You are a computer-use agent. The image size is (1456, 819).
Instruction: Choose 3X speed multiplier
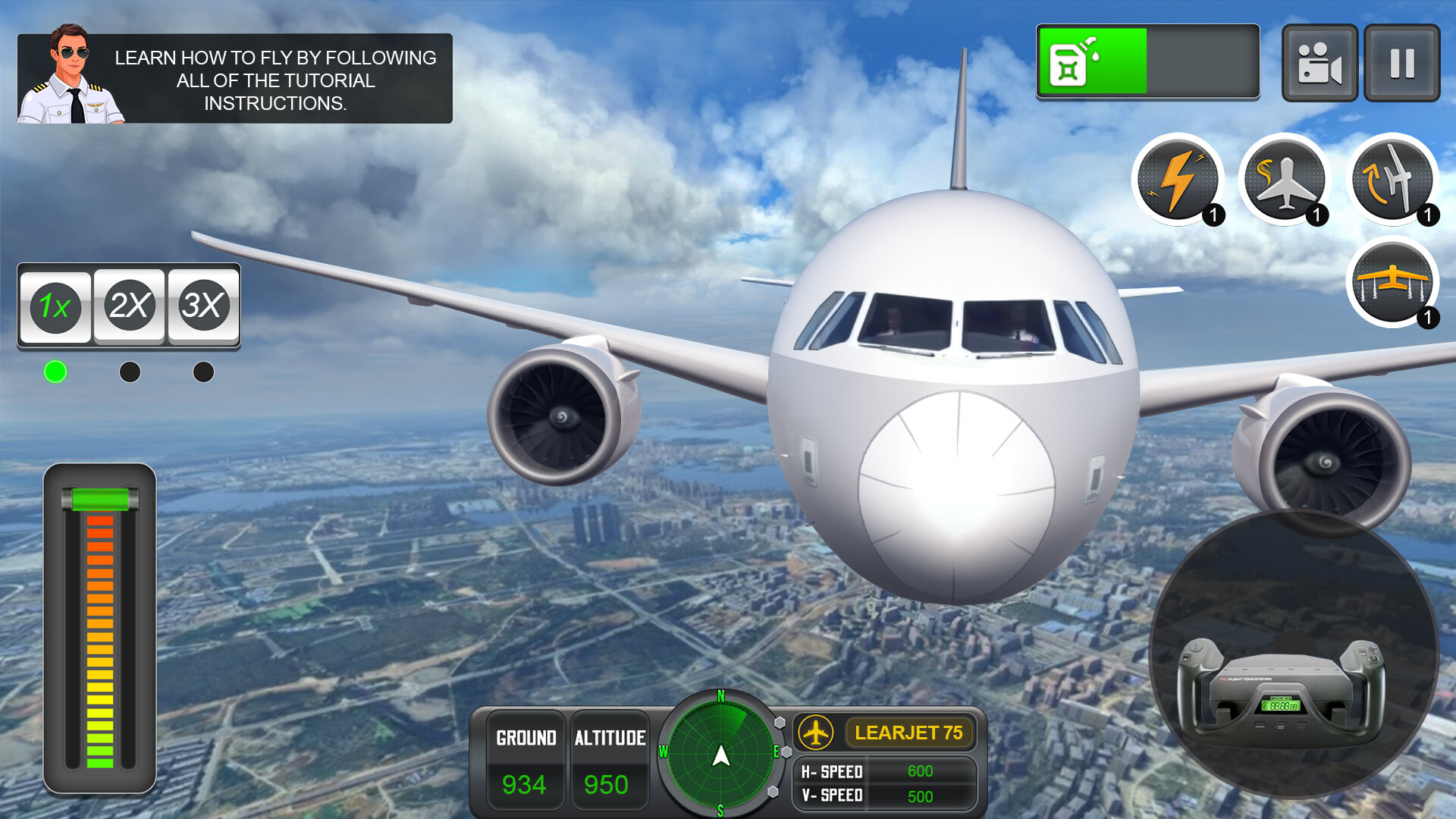pyautogui.click(x=202, y=306)
